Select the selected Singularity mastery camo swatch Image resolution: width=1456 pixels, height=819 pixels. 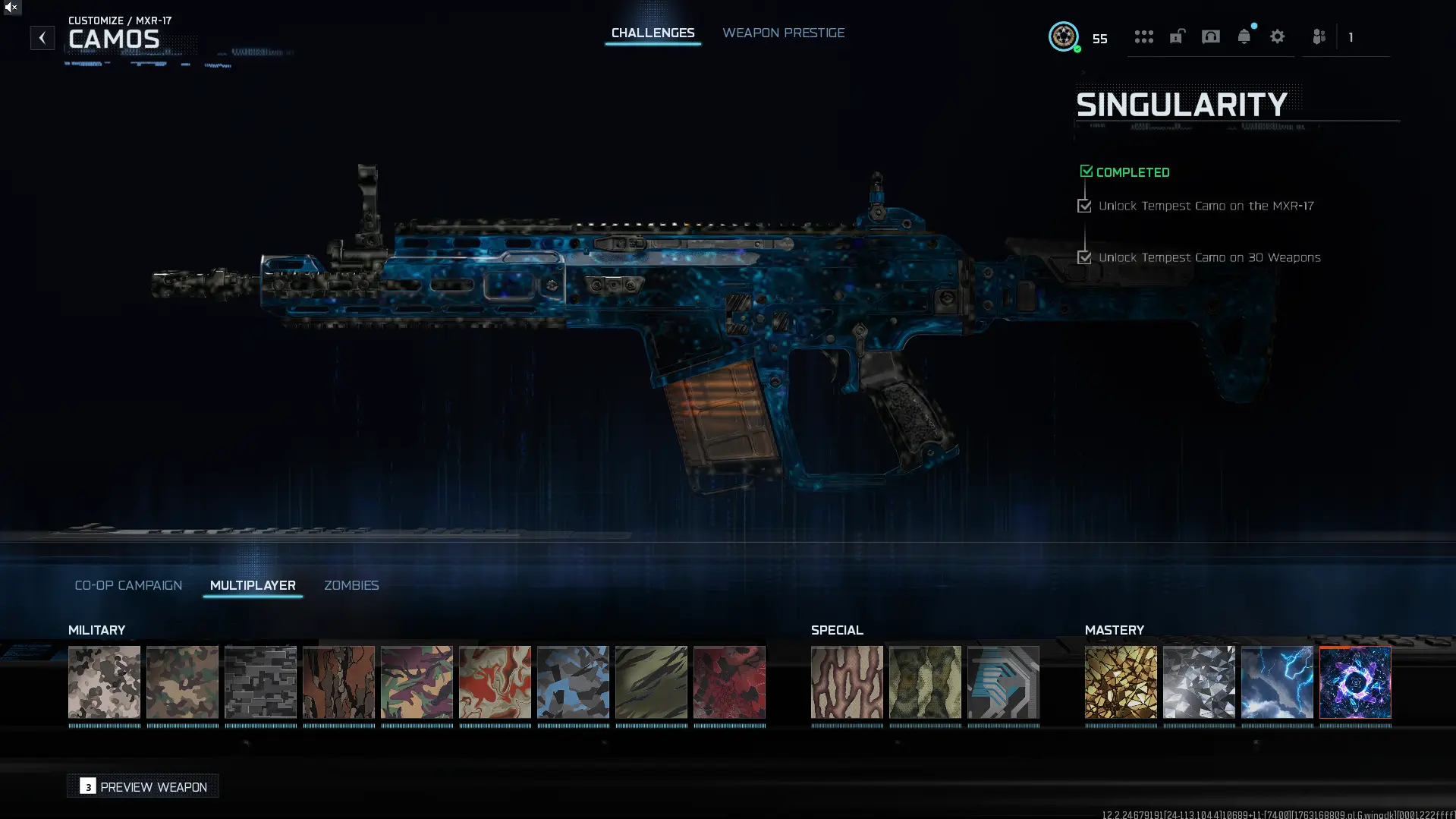(1355, 682)
